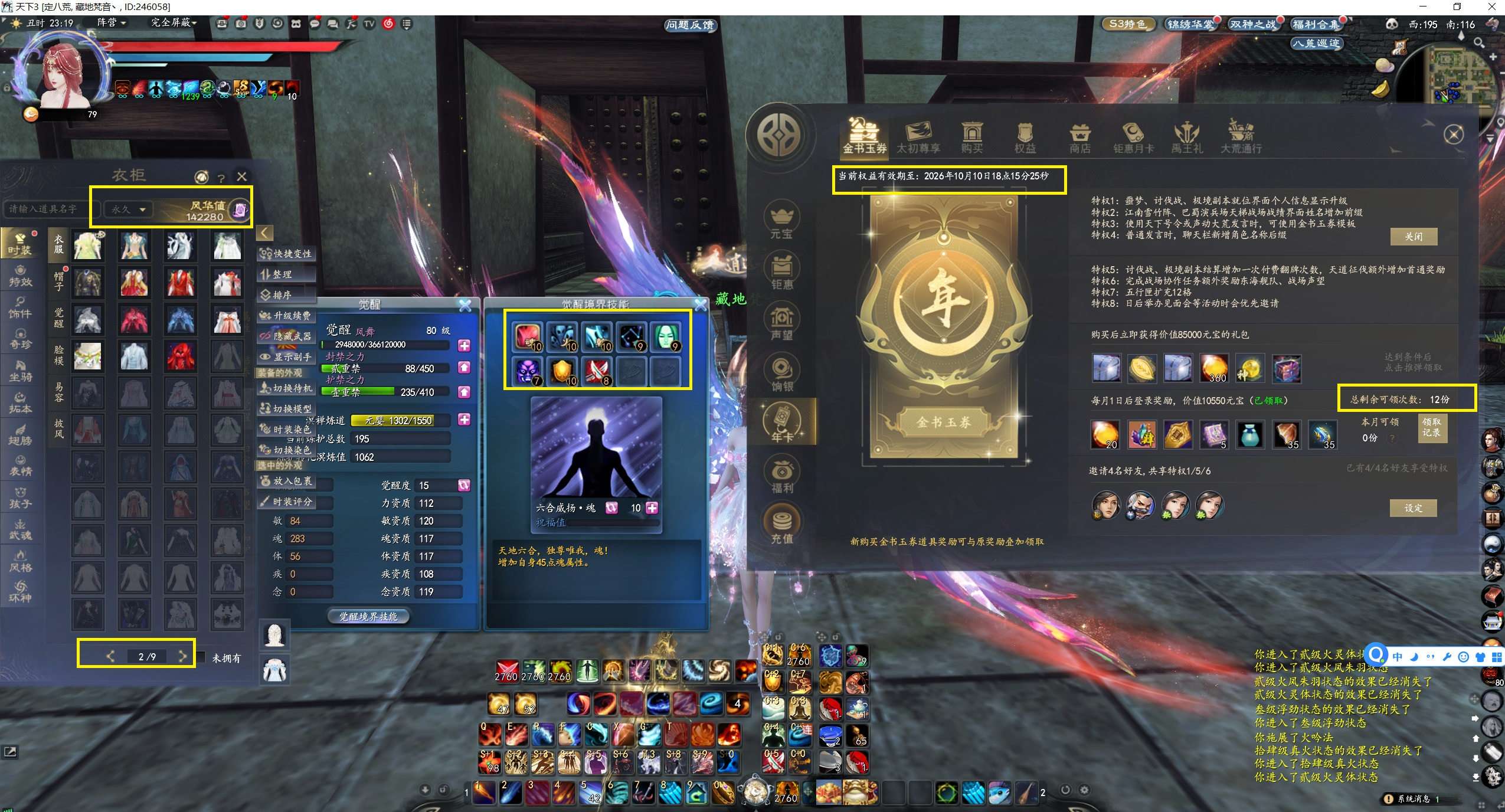Close the 觉醒境界技能 skill window
Viewport: 1505px width, 812px height.
pyautogui.click(x=700, y=305)
